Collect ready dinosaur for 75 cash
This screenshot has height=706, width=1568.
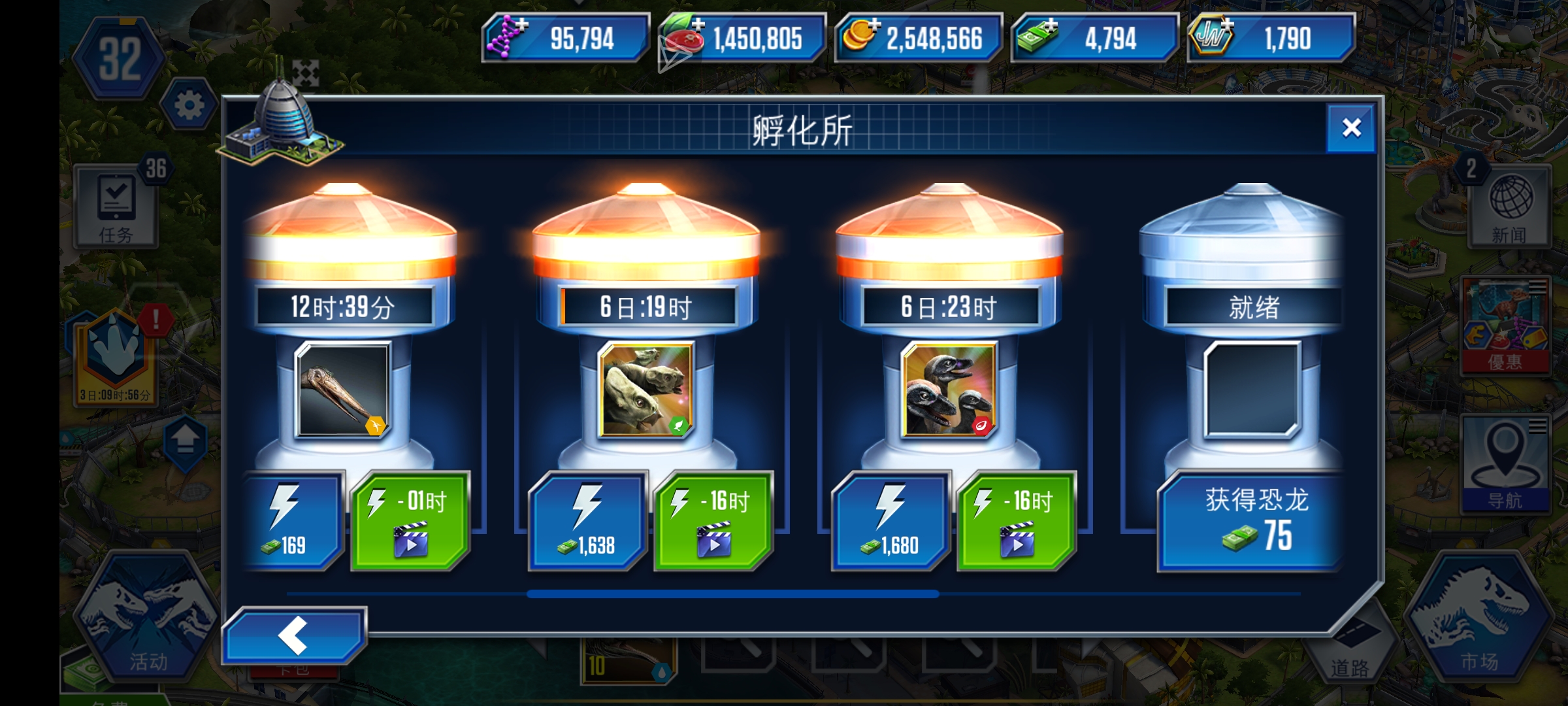(1250, 518)
